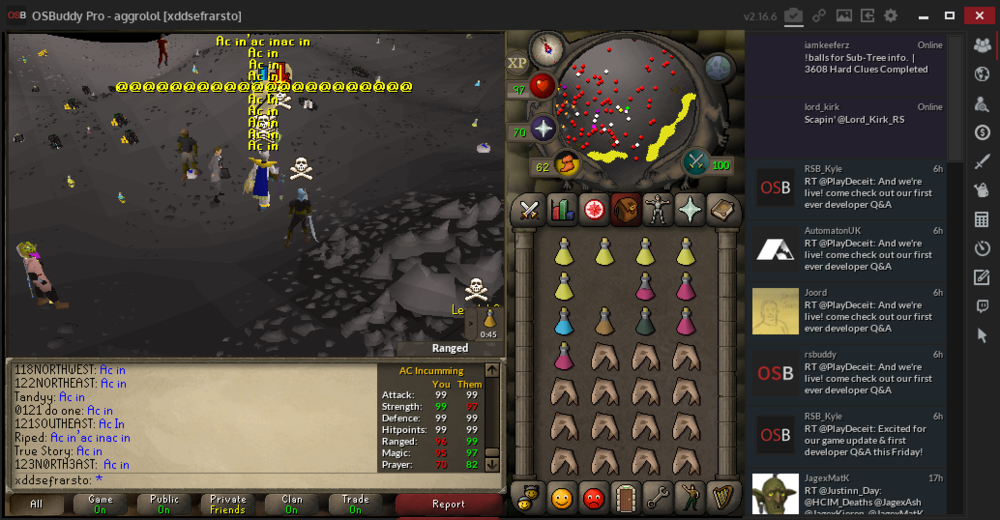Select the Clan chat filter button

click(291, 504)
